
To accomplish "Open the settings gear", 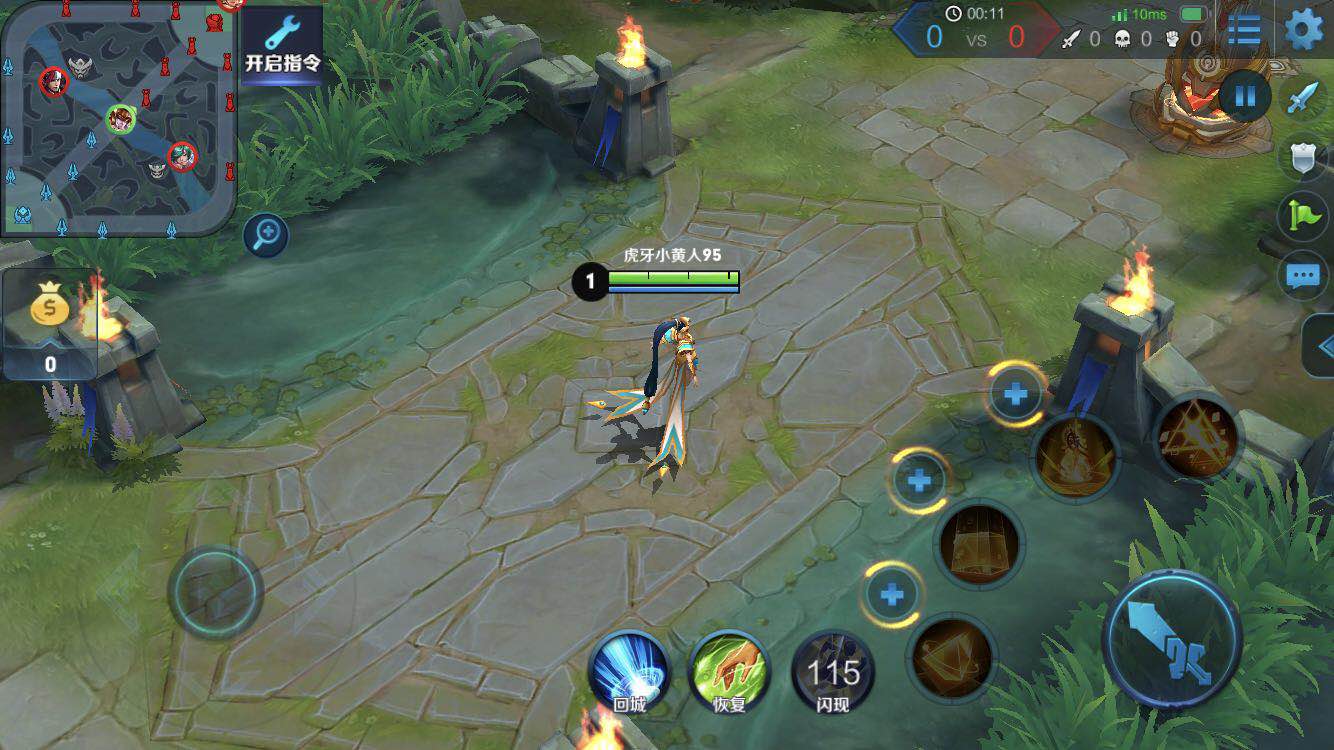I will [1303, 30].
